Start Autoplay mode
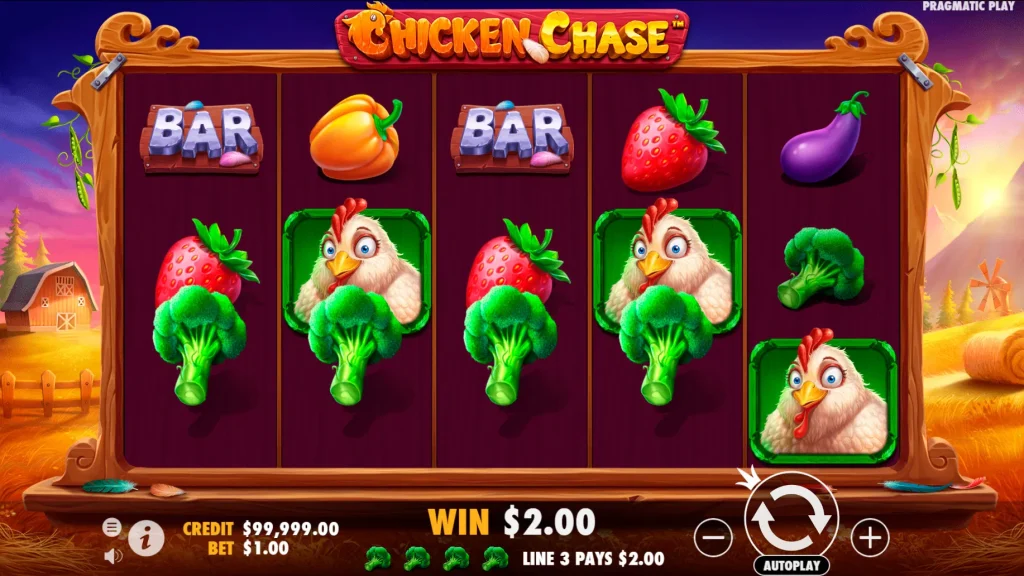This screenshot has height=576, width=1024. click(791, 566)
